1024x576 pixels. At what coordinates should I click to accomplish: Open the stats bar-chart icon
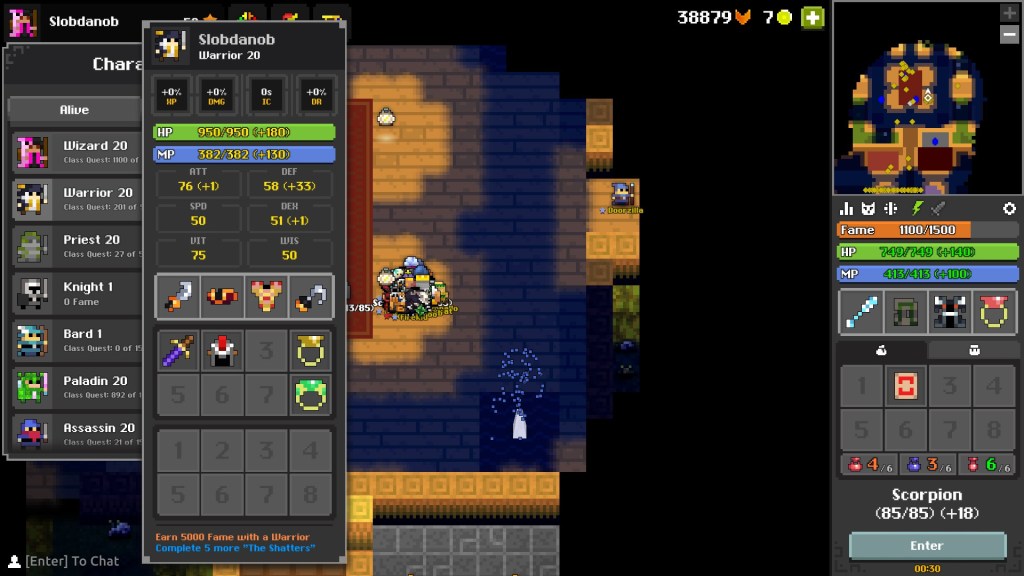847,208
